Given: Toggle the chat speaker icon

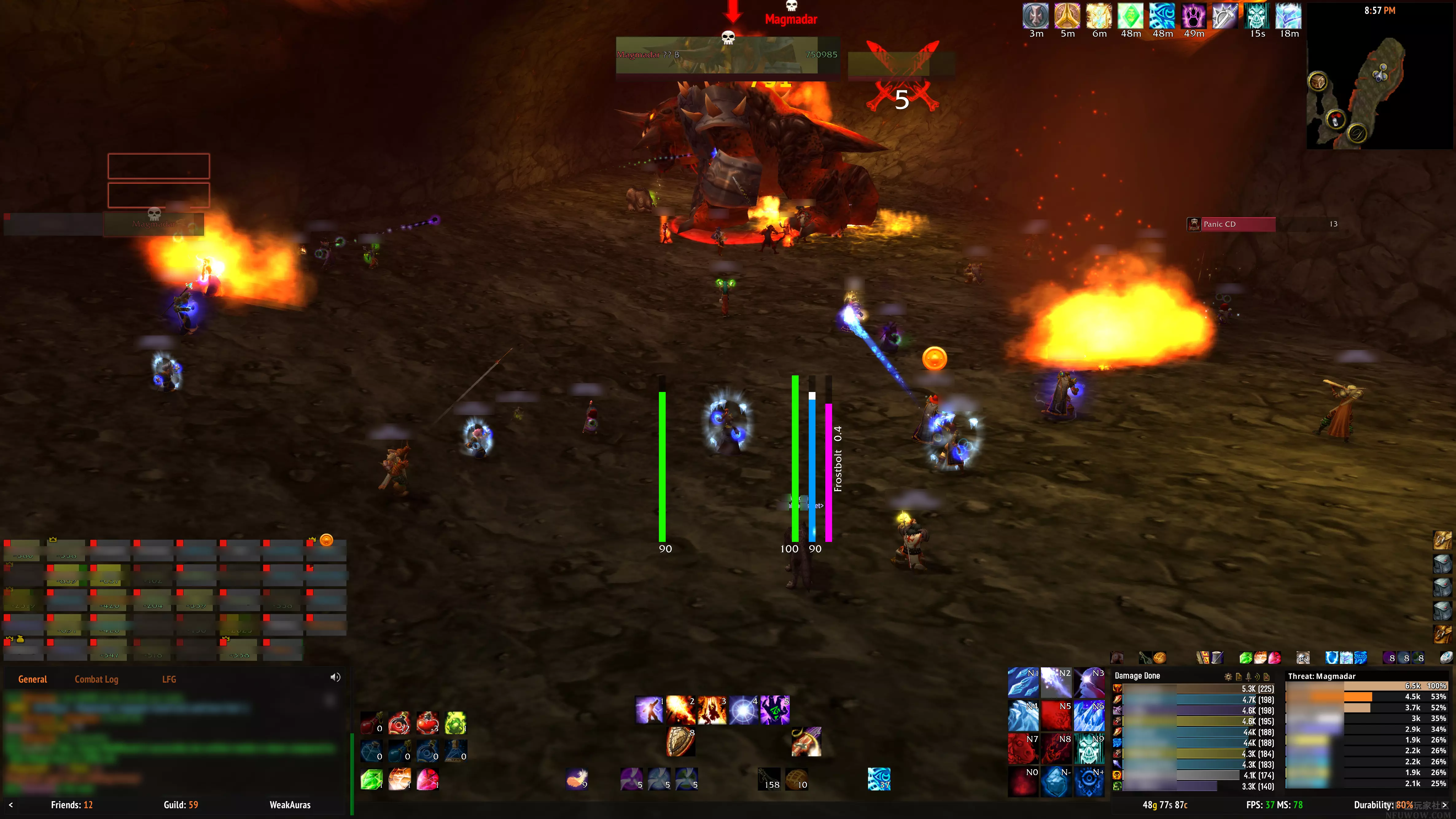Looking at the screenshot, I should [x=335, y=678].
